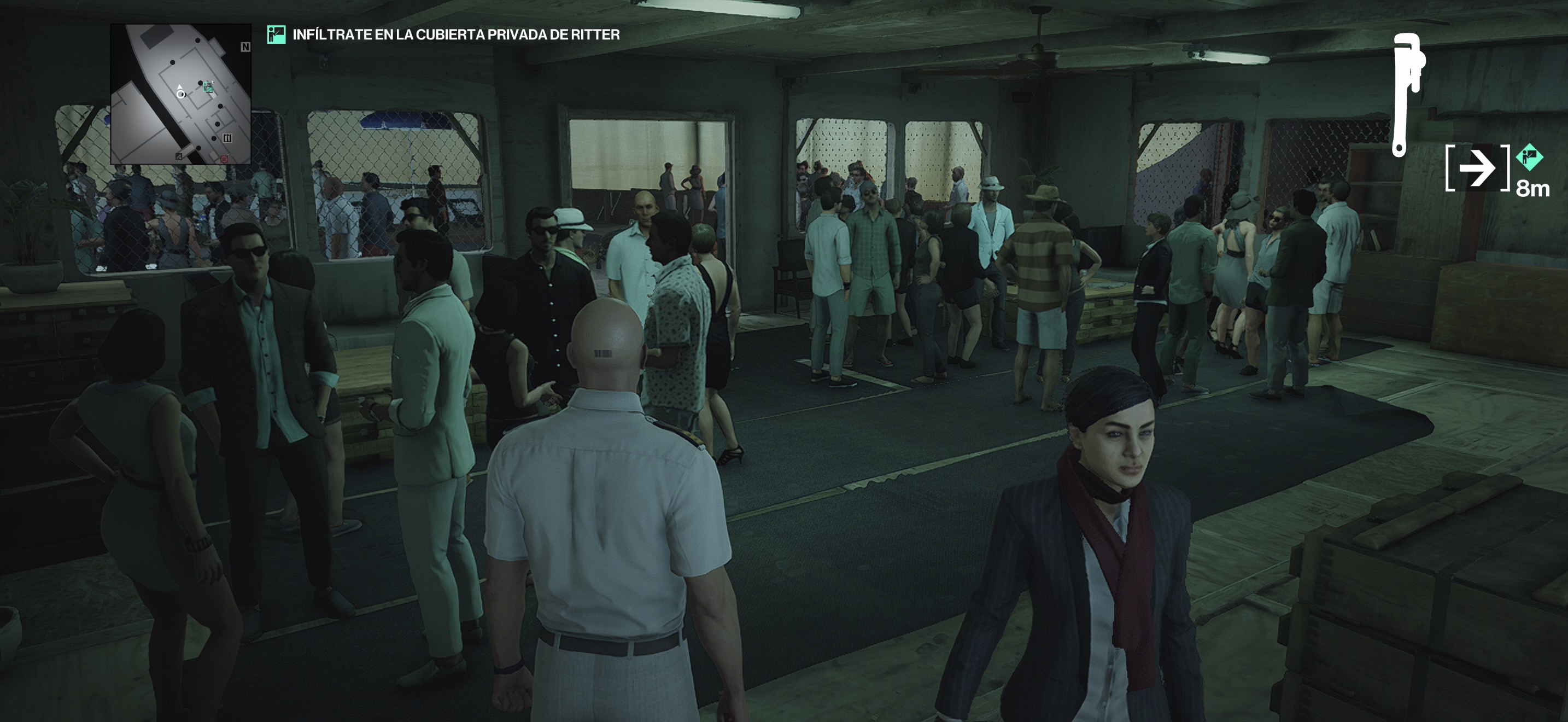This screenshot has height=722, width=1568.
Task: Select the equipped wrench item icon
Action: point(1407,95)
